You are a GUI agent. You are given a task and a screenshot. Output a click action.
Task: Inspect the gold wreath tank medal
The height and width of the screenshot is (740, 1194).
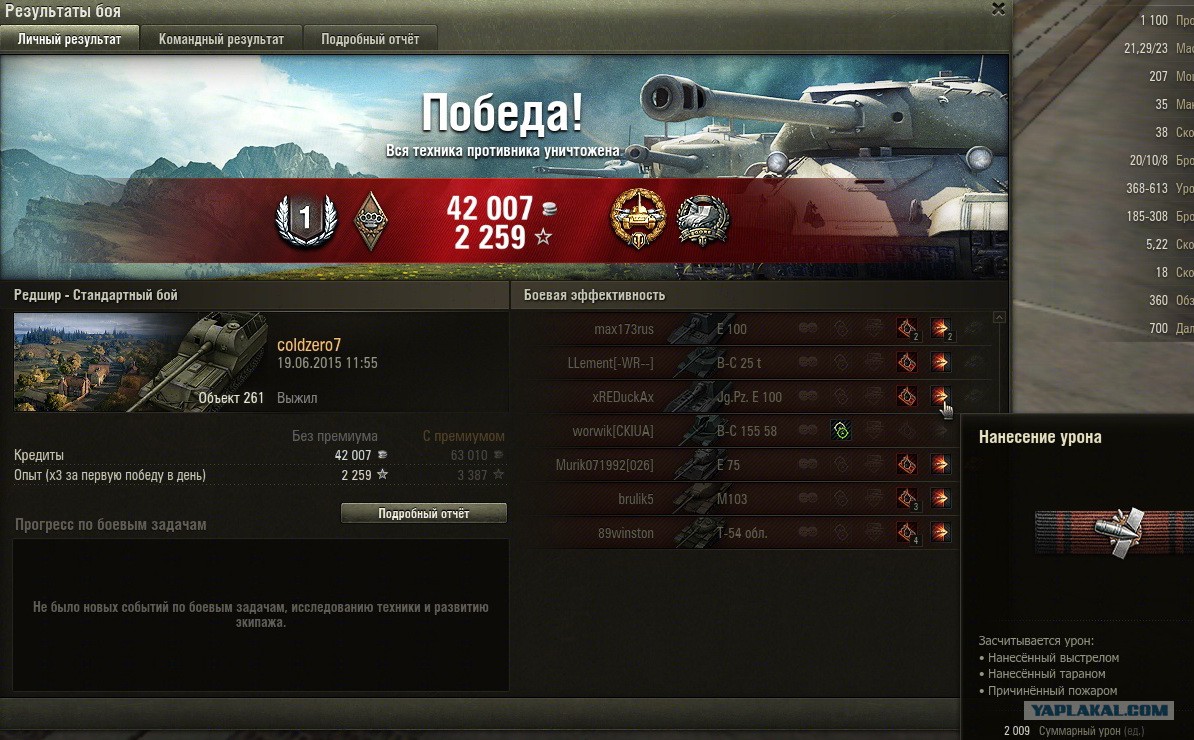point(637,220)
